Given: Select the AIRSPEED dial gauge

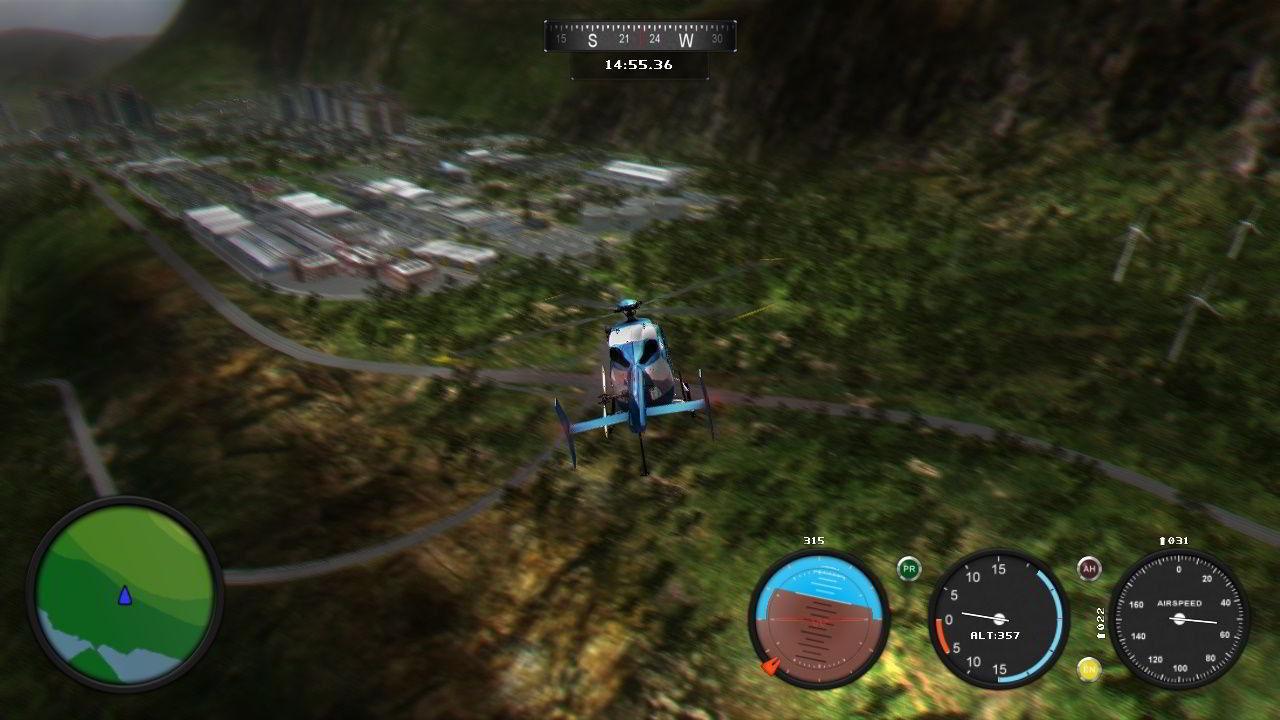Looking at the screenshot, I should coord(1179,618).
